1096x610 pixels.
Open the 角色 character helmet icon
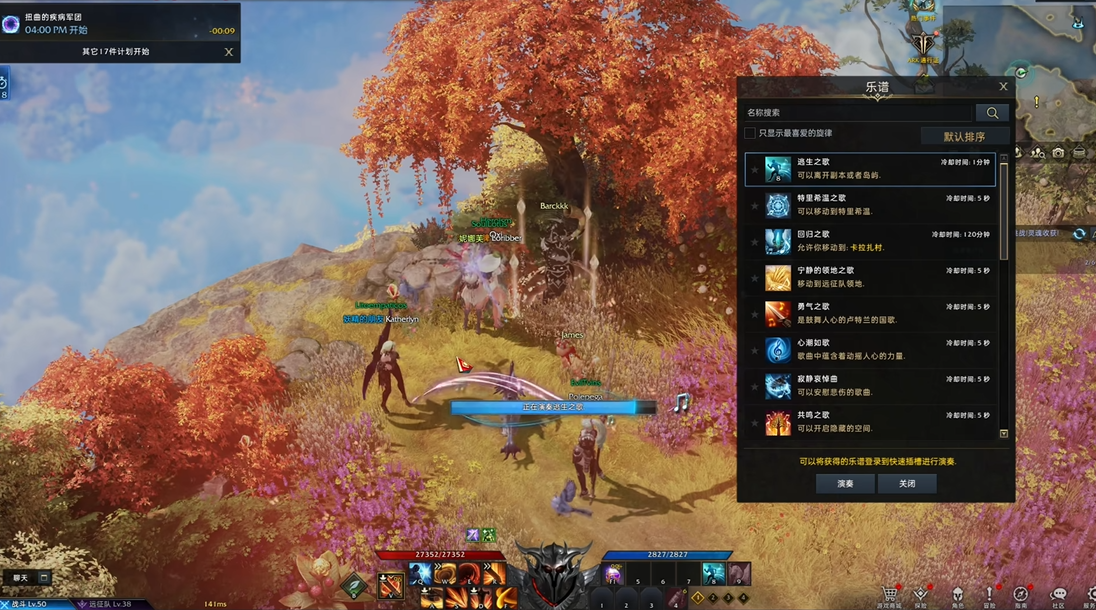tap(957, 593)
